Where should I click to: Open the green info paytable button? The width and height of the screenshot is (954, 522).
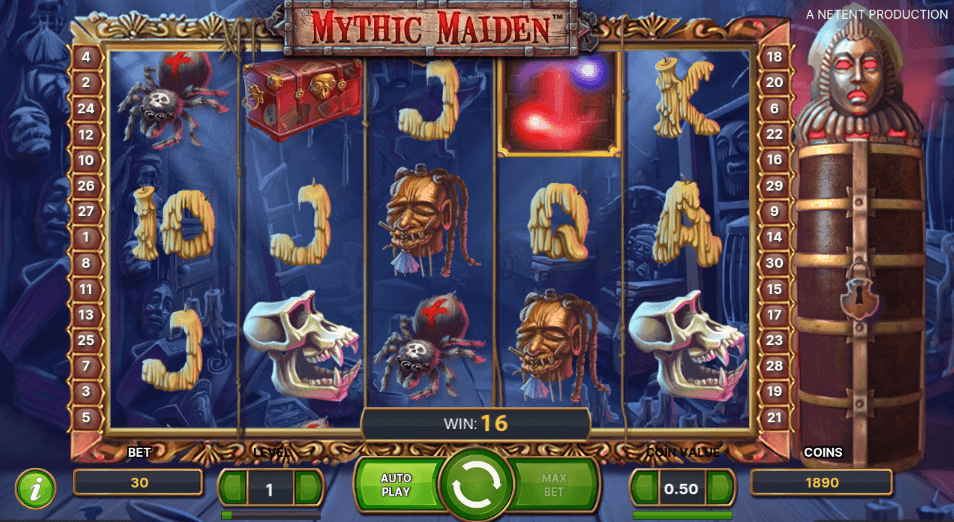coord(36,488)
